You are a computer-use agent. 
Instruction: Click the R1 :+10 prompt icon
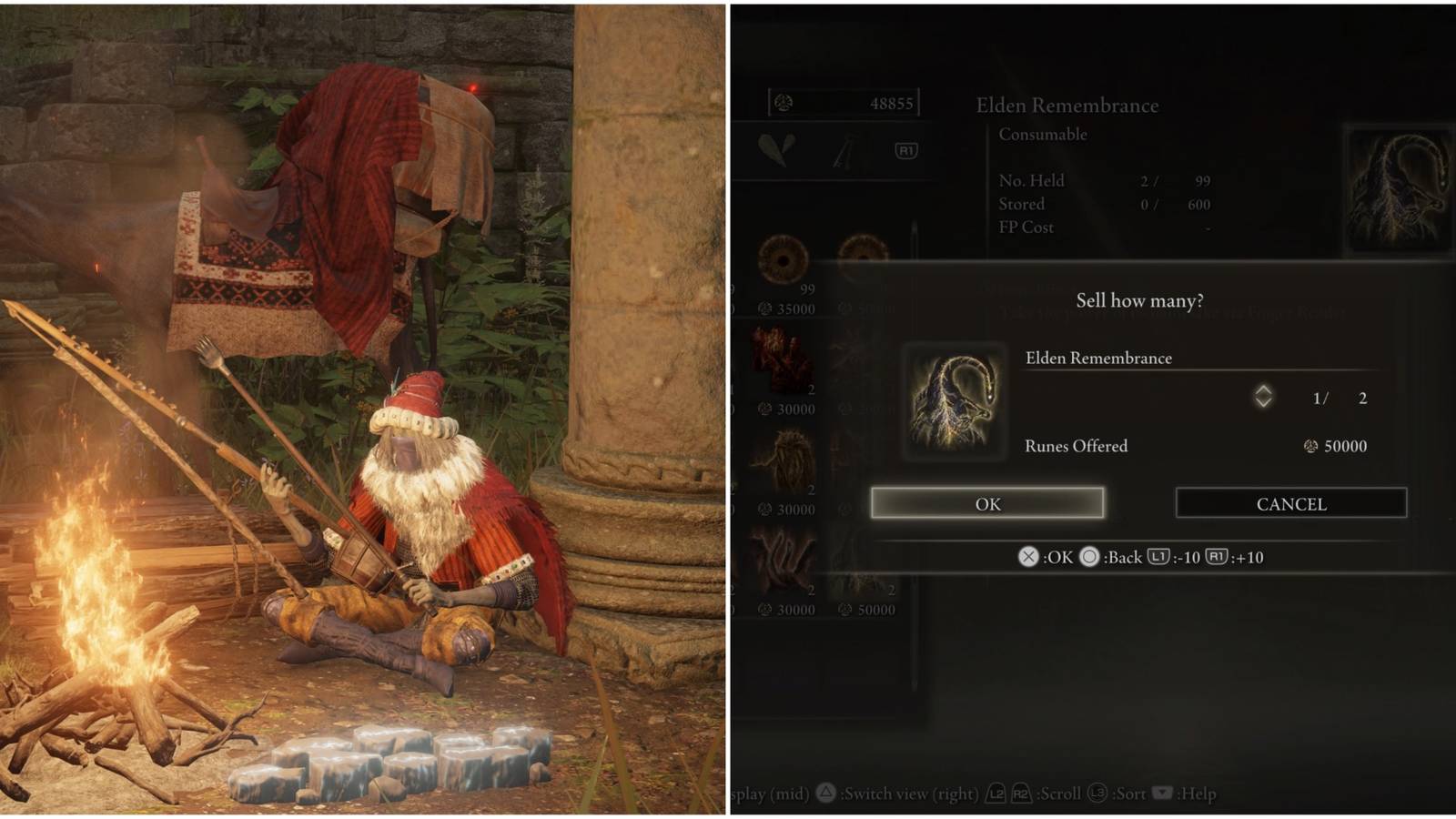(x=1218, y=557)
